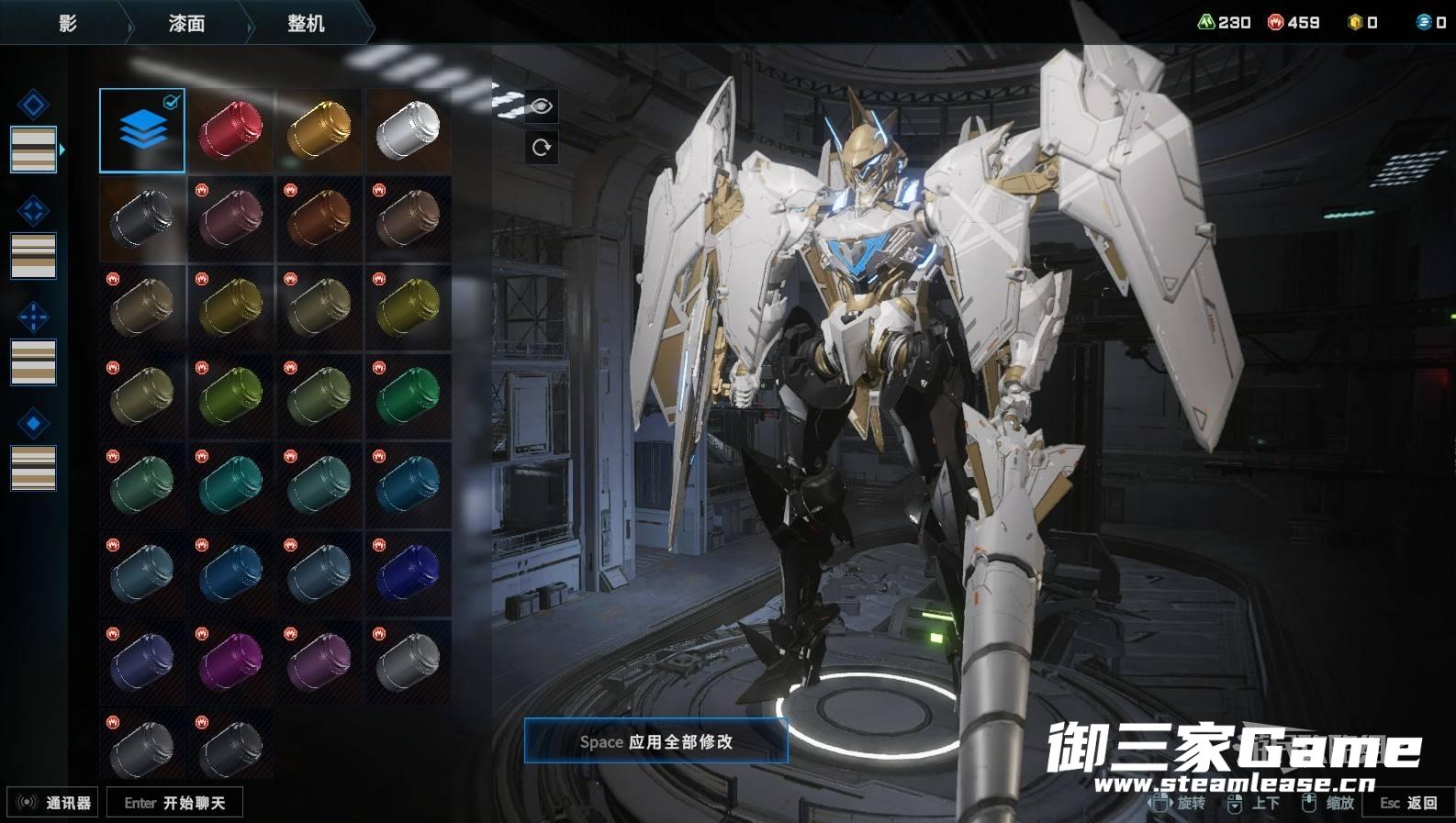Choose the bottommost striped paint layer thumbnail
Viewport: 1456px width, 823px height.
pyautogui.click(x=33, y=468)
